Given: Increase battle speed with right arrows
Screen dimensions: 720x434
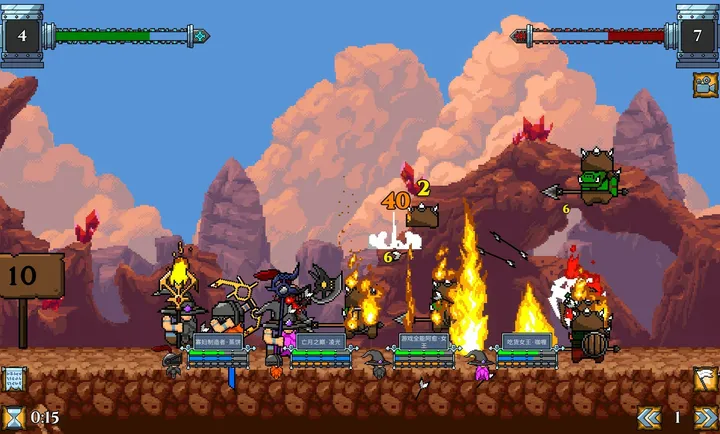Looking at the screenshot, I should (706, 417).
